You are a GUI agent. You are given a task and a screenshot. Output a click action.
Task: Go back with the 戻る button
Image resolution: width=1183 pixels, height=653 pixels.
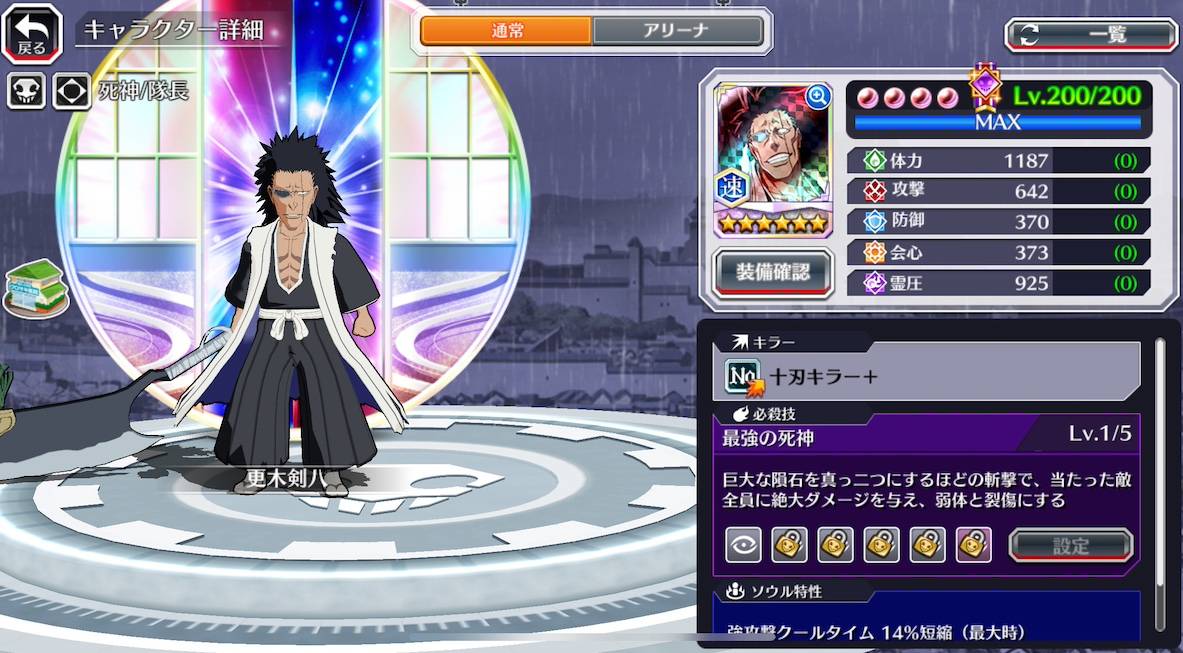tap(33, 32)
